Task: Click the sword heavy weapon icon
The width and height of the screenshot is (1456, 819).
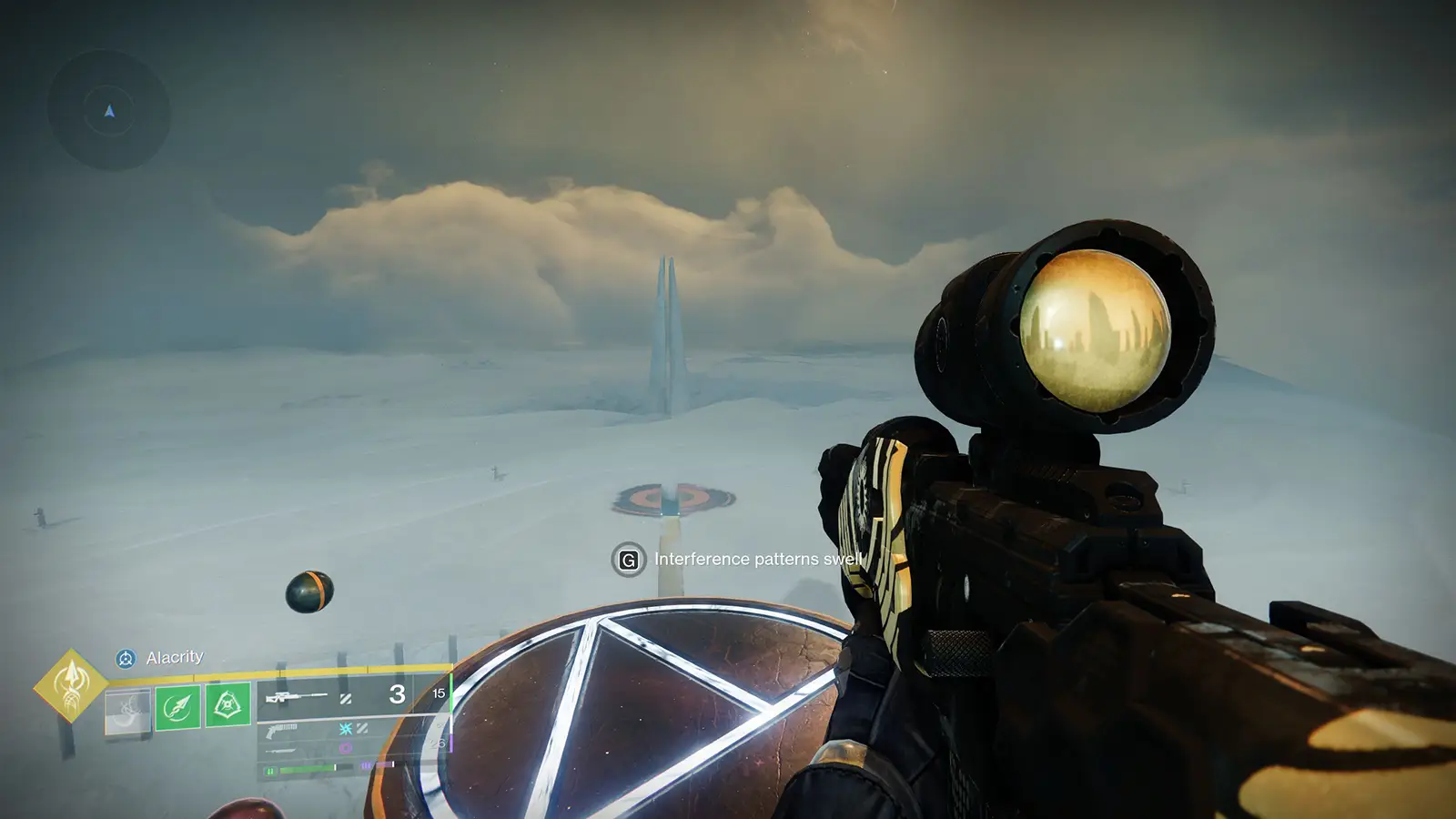Action: [280, 750]
